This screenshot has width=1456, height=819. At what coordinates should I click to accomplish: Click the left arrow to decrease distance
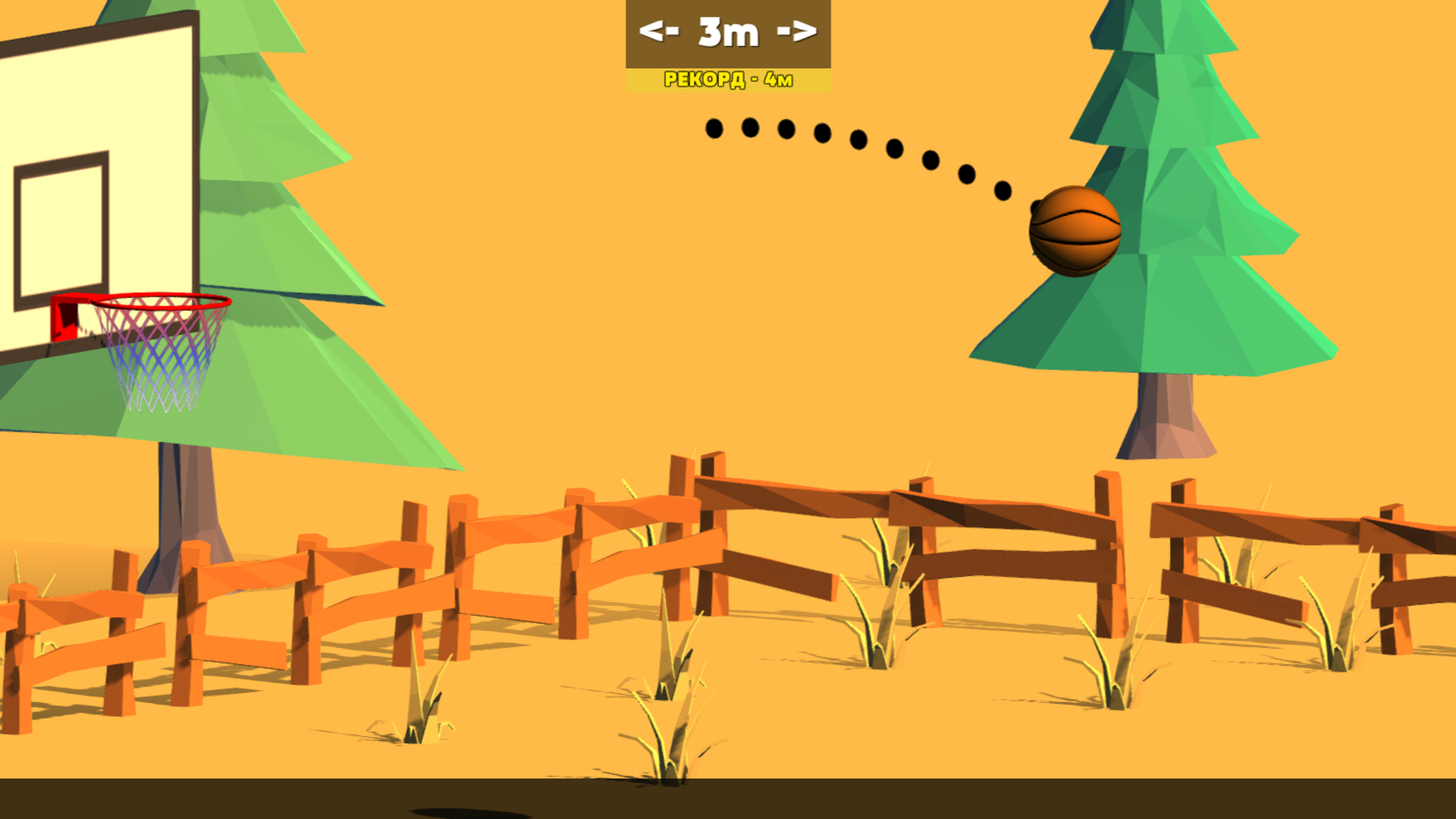[x=661, y=32]
